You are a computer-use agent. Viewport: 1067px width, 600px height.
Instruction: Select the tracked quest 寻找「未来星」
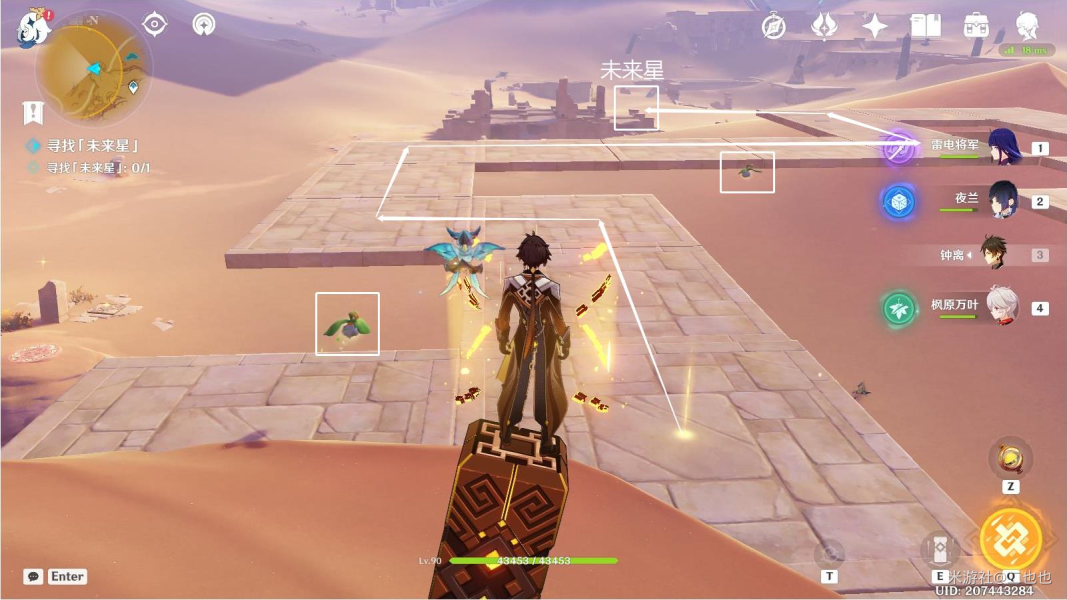[92, 146]
